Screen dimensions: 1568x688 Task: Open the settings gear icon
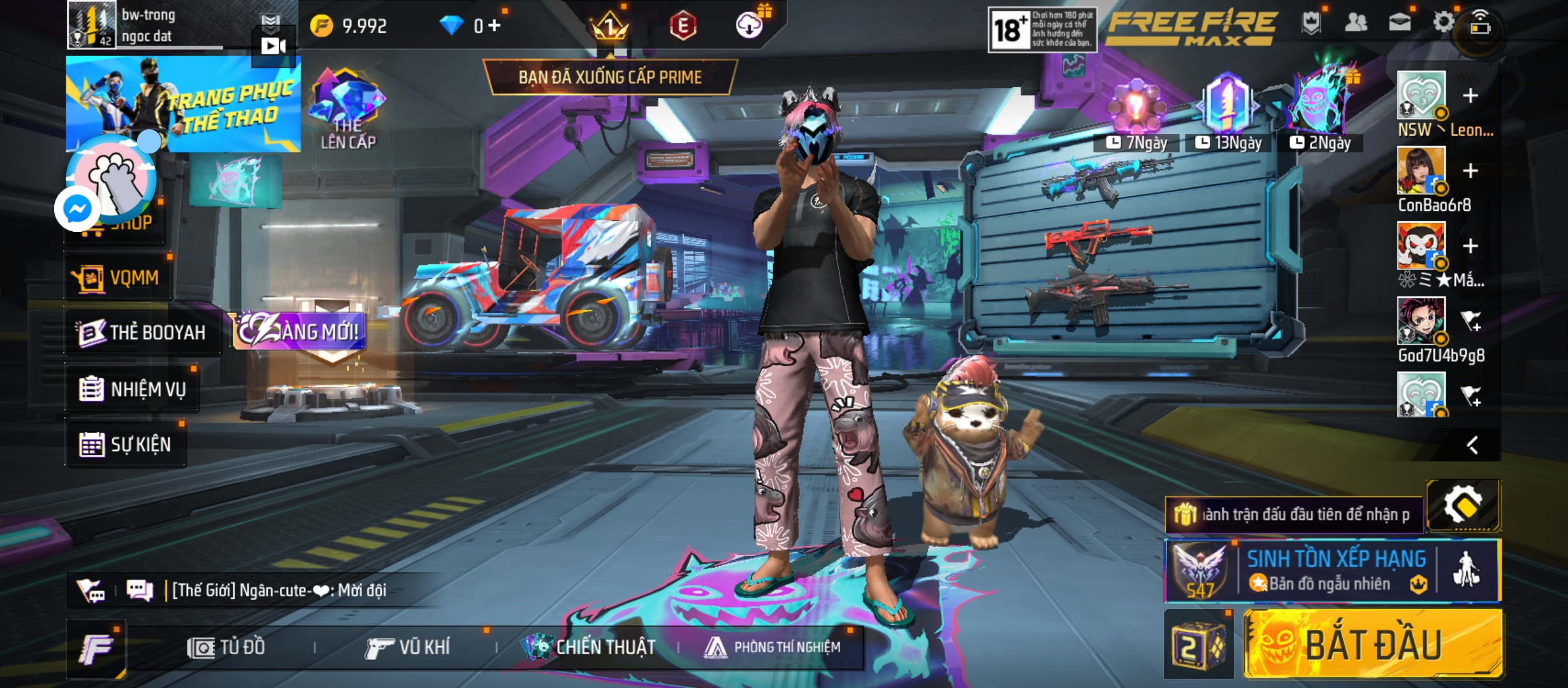click(1443, 23)
